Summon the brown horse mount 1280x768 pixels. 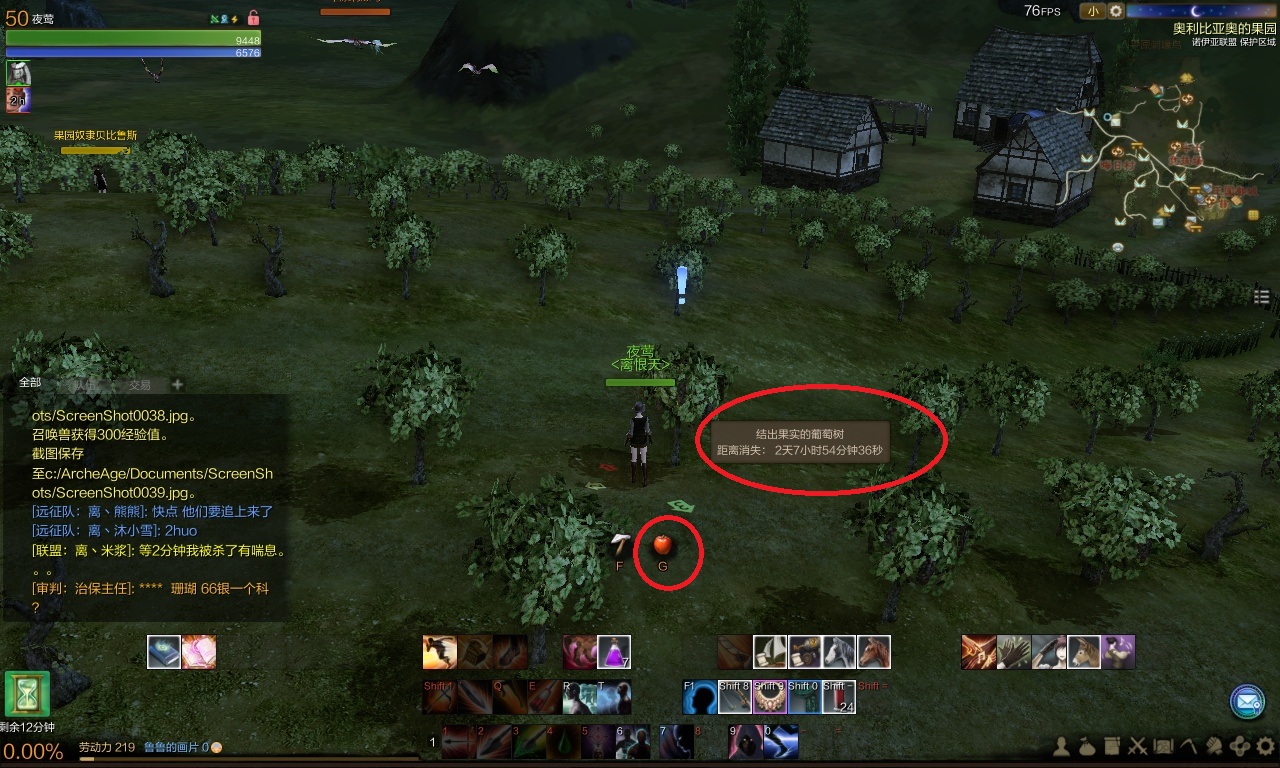(x=874, y=652)
